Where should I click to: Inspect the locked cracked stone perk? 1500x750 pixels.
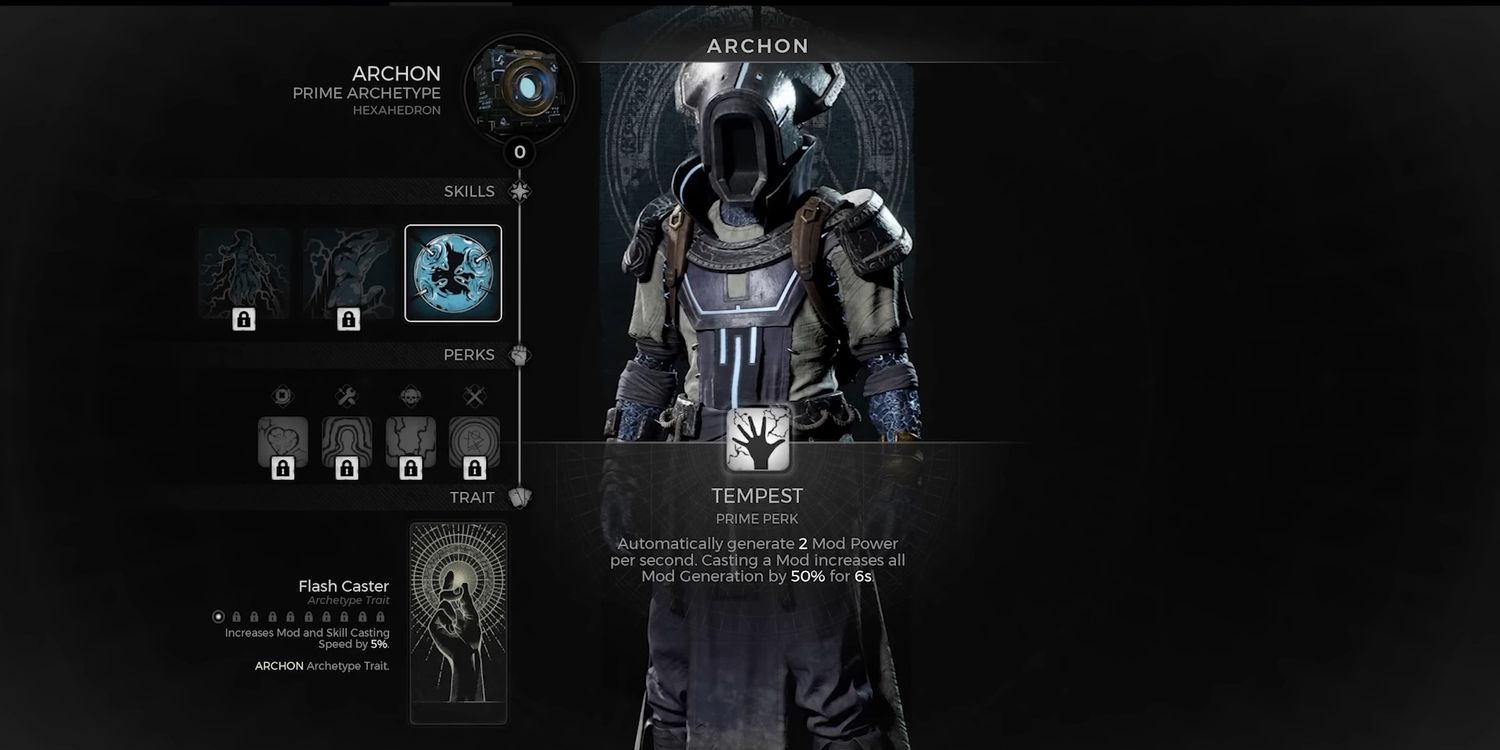click(411, 443)
